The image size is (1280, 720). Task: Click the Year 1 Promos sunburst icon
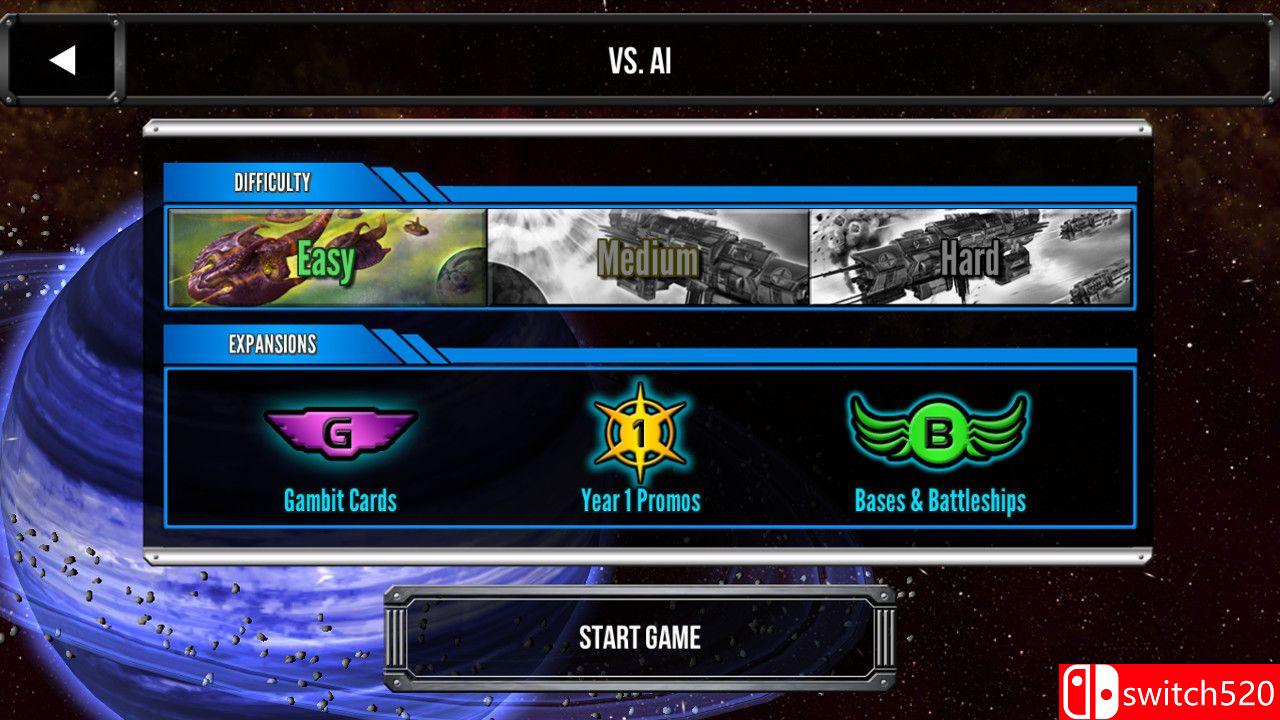point(640,432)
